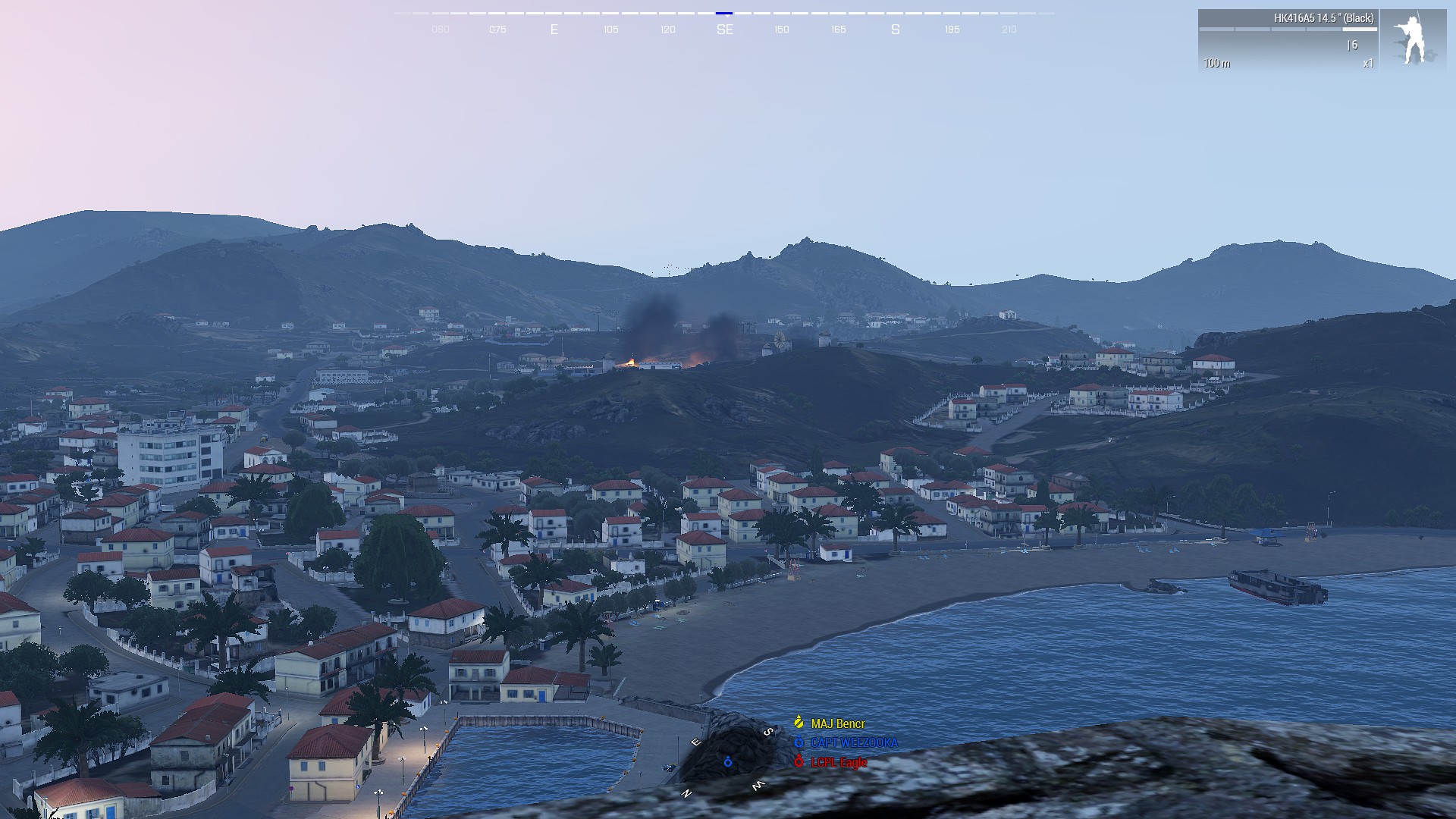
Task: Click the 195 bearing label on compass
Action: point(952,30)
